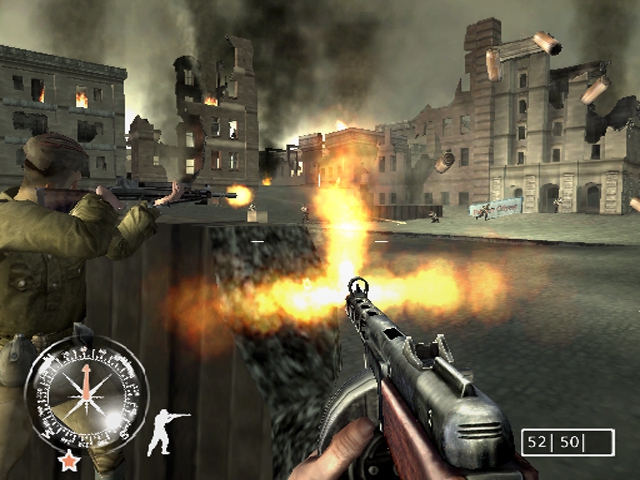
Task: Click the red star below the compass
Action: [69, 461]
